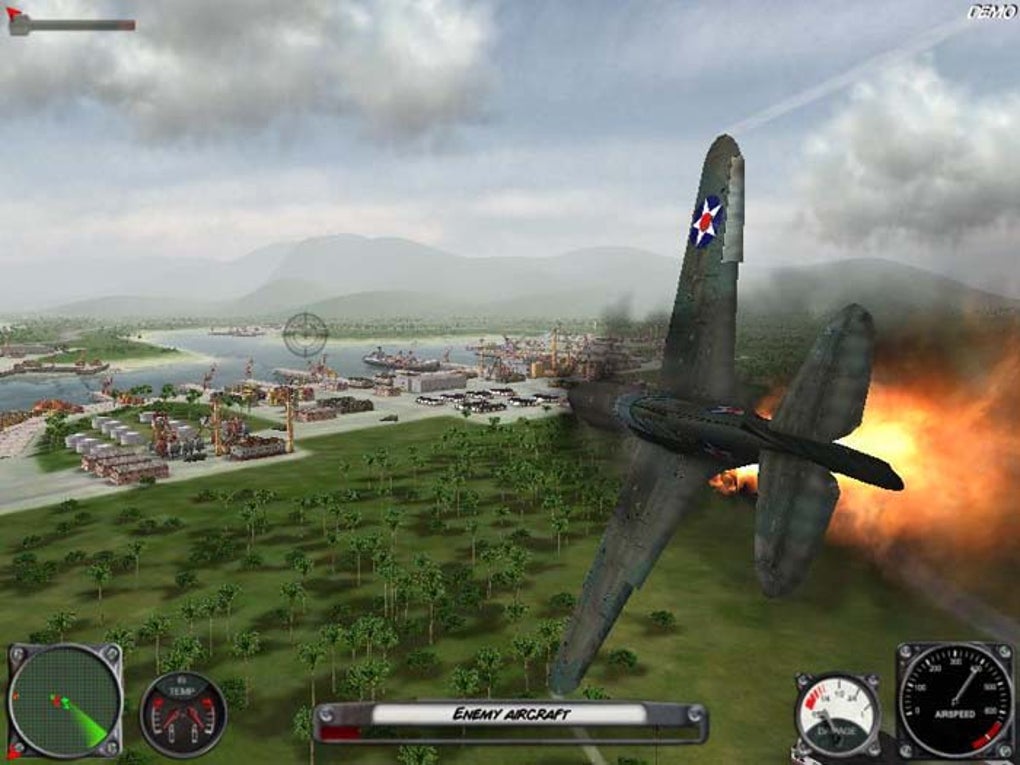Select the Enemy aircraft target panel

pos(510,716)
